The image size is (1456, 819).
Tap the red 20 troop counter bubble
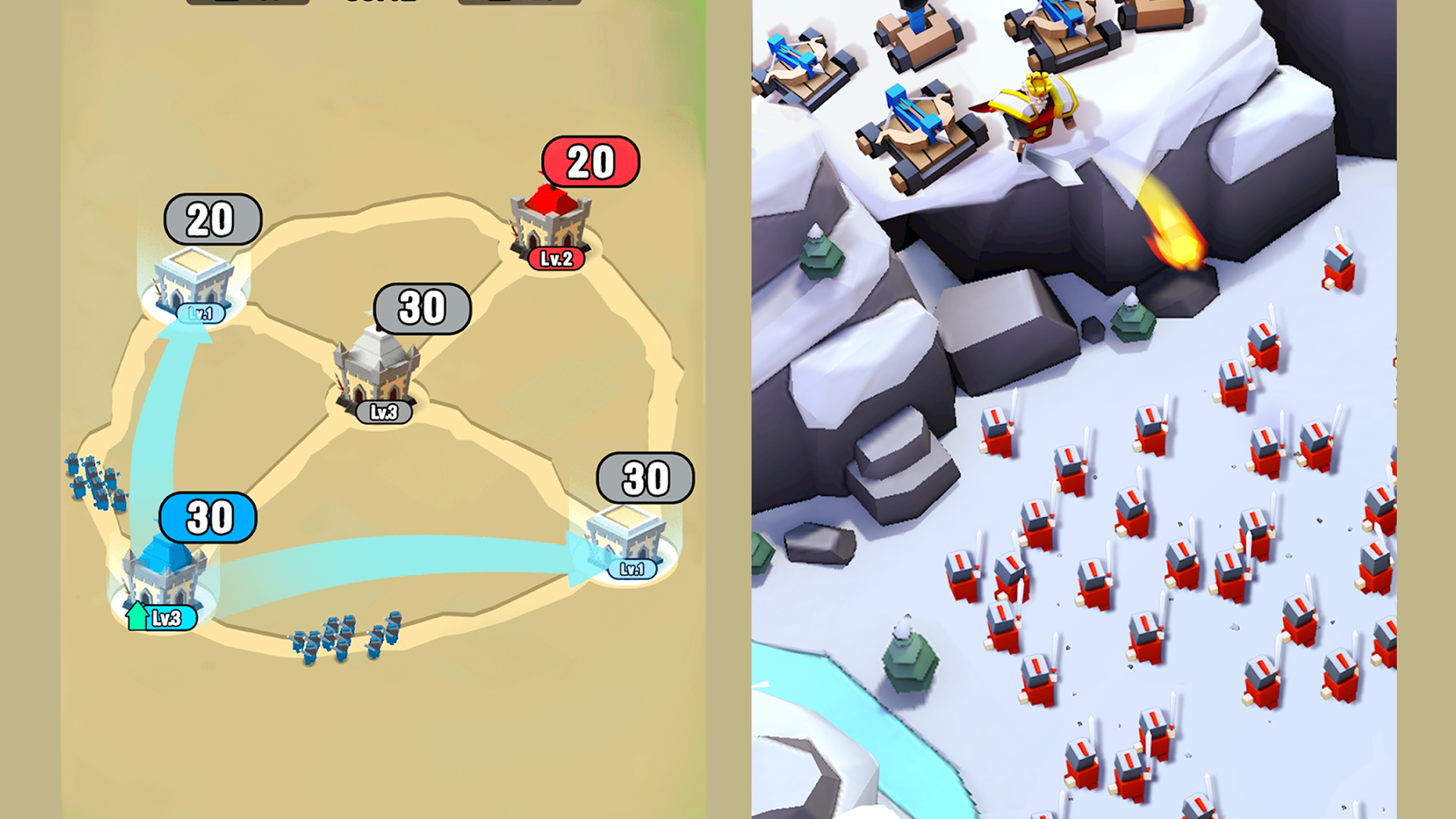point(593,161)
